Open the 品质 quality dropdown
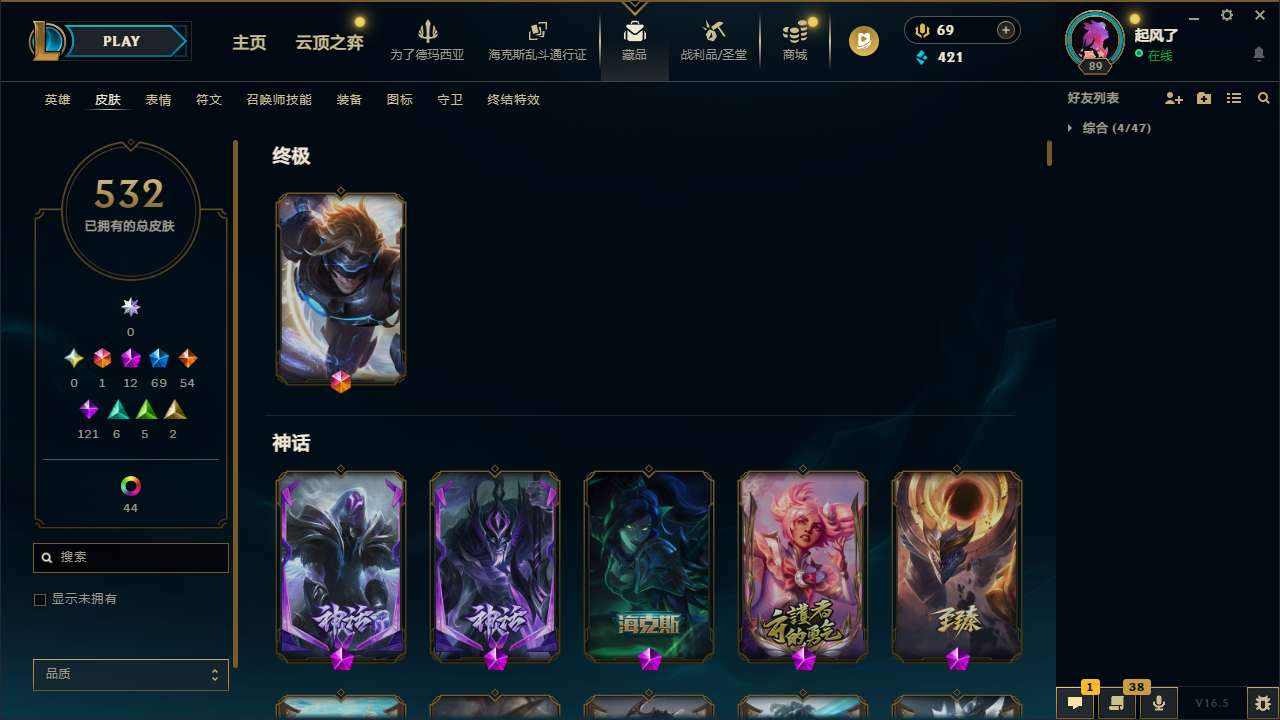This screenshot has height=720, width=1280. (x=130, y=674)
